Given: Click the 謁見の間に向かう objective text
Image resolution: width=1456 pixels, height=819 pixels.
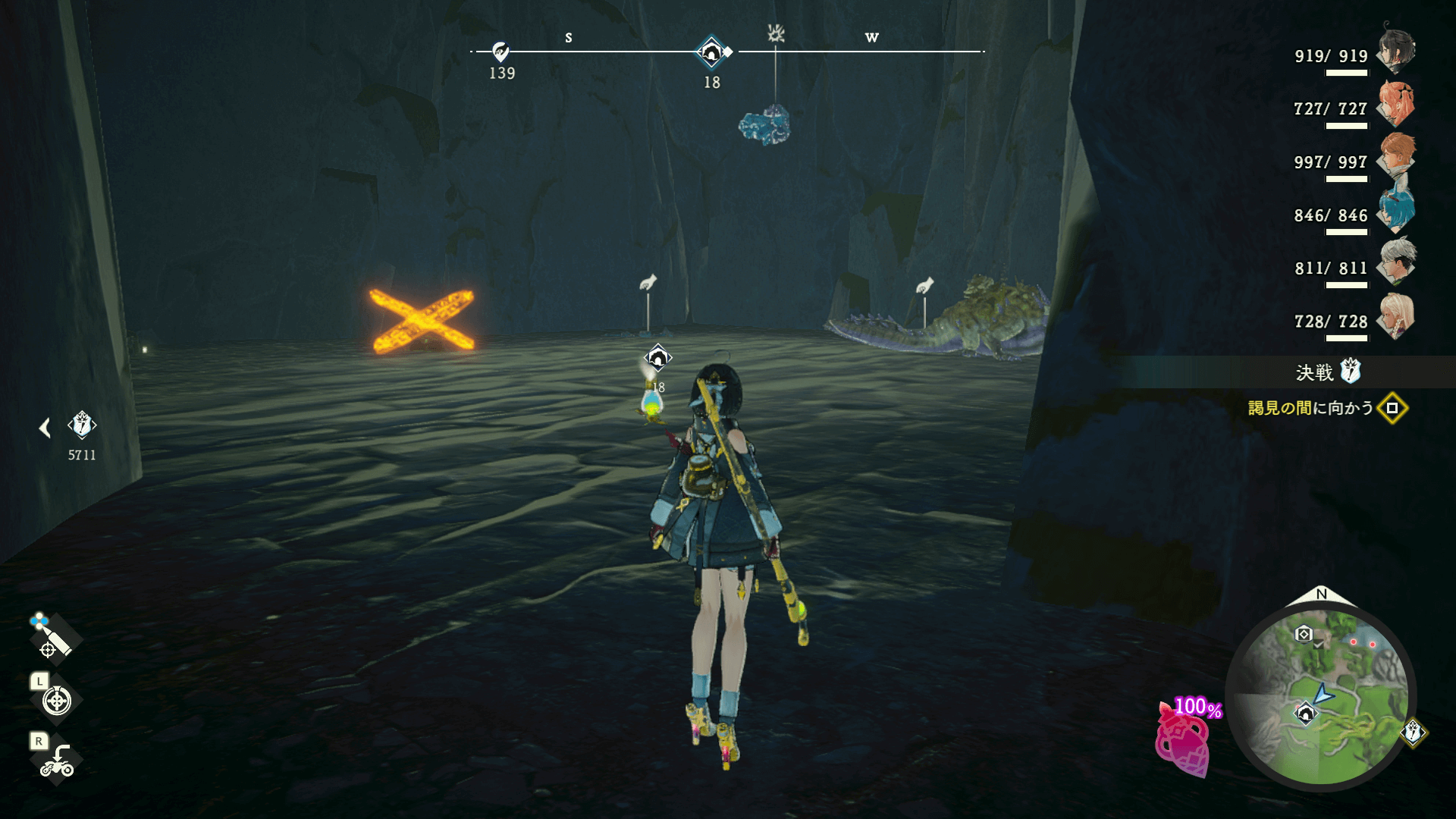Looking at the screenshot, I should 1310,408.
